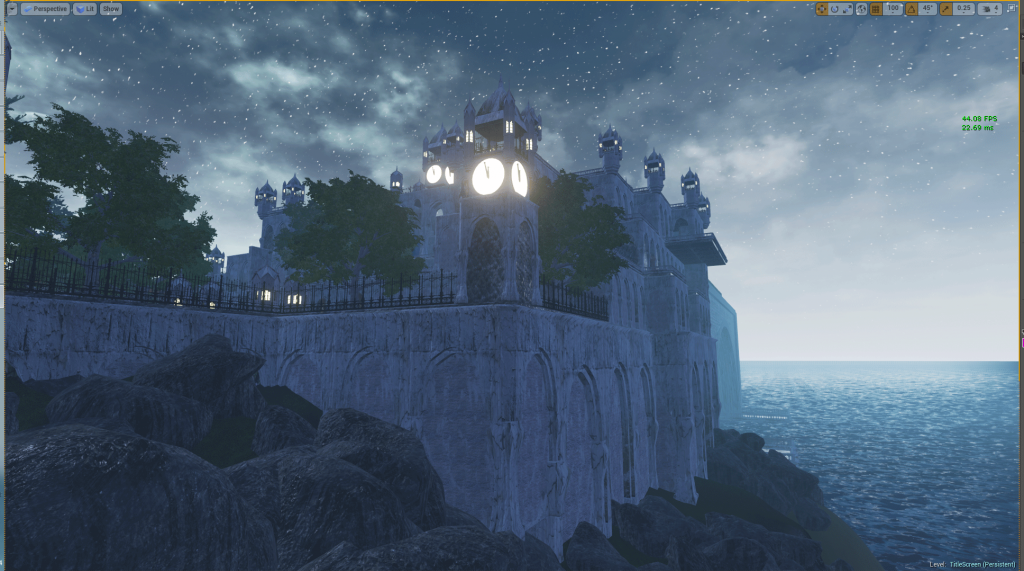Viewport: 1024px width, 571px height.
Task: Switch to the rotate gizmo tool
Action: click(834, 9)
